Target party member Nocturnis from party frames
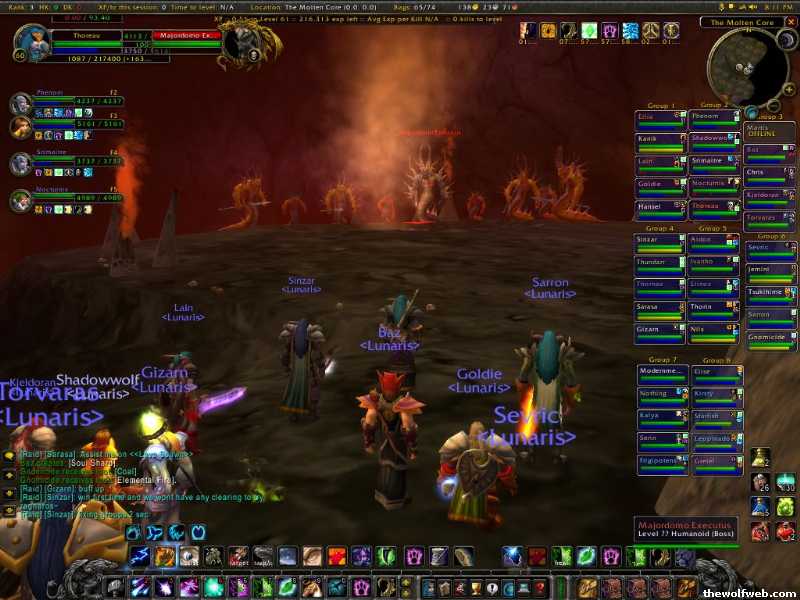Viewport: 800px width, 600px height. 21,201
